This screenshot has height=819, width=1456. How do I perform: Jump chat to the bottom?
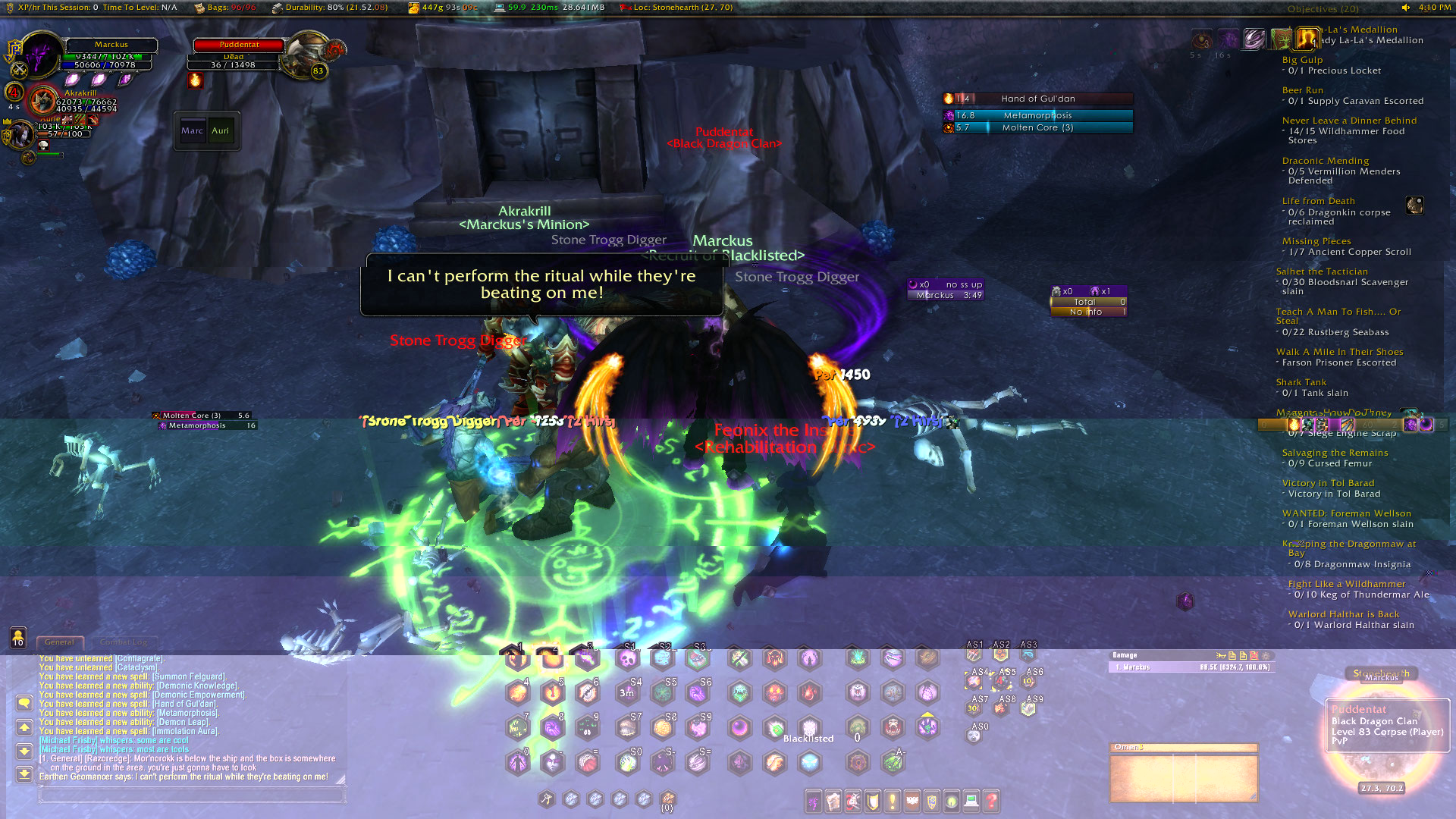[24, 773]
